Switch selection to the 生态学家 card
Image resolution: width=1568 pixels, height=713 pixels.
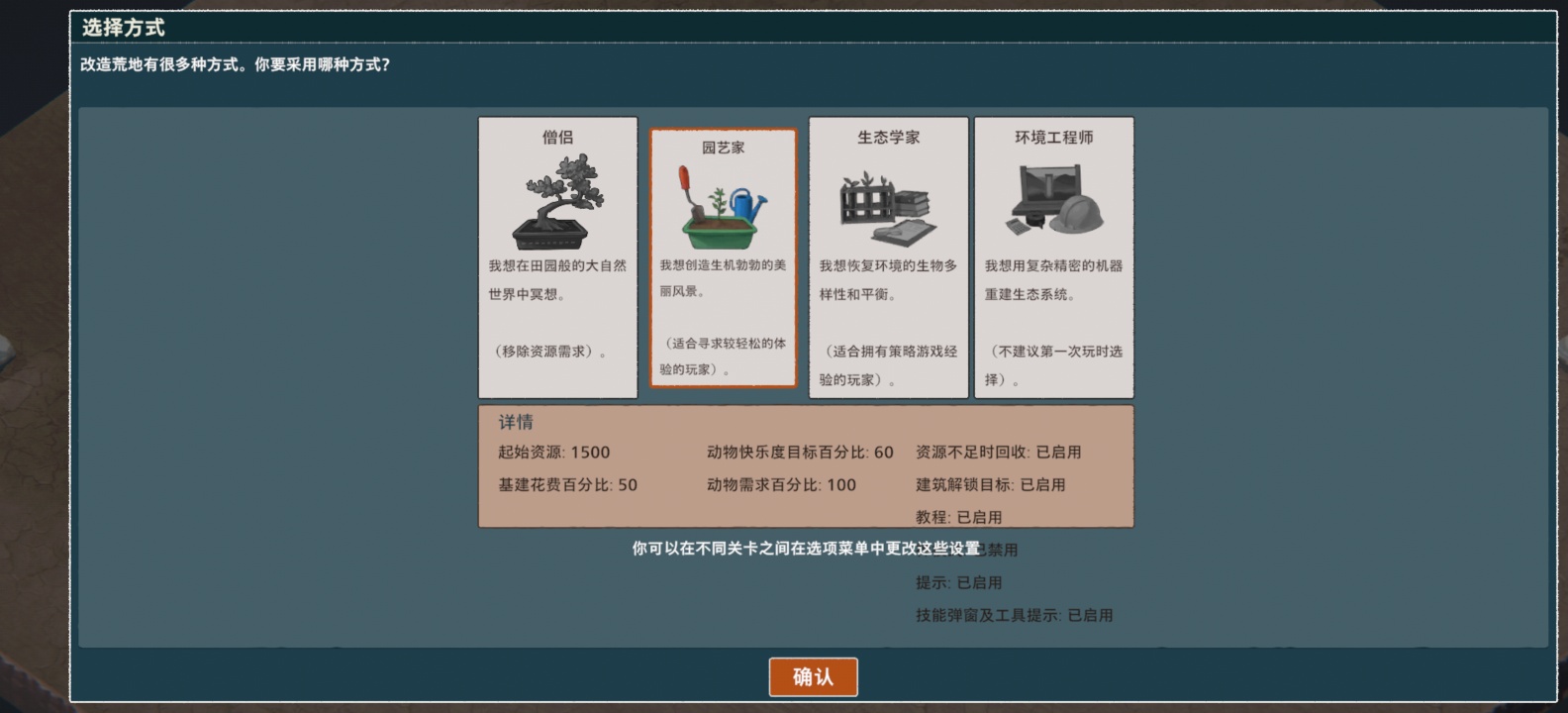tap(886, 257)
